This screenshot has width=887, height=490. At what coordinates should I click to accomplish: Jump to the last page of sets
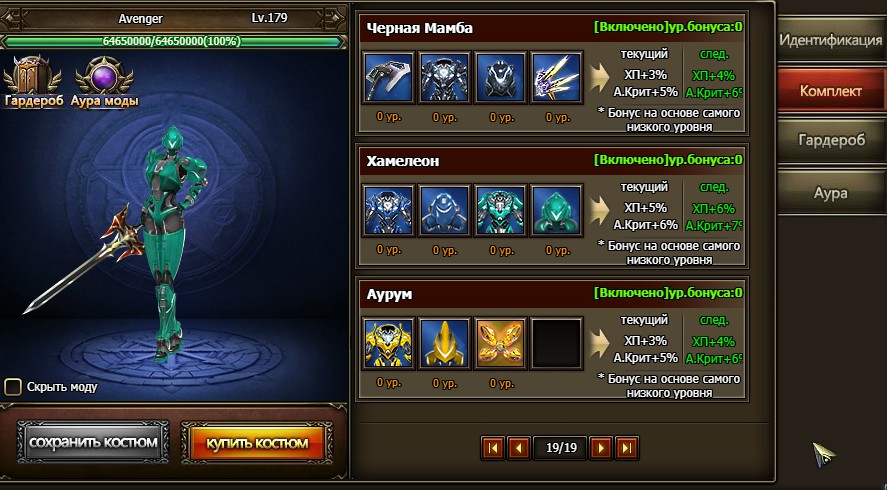(626, 448)
